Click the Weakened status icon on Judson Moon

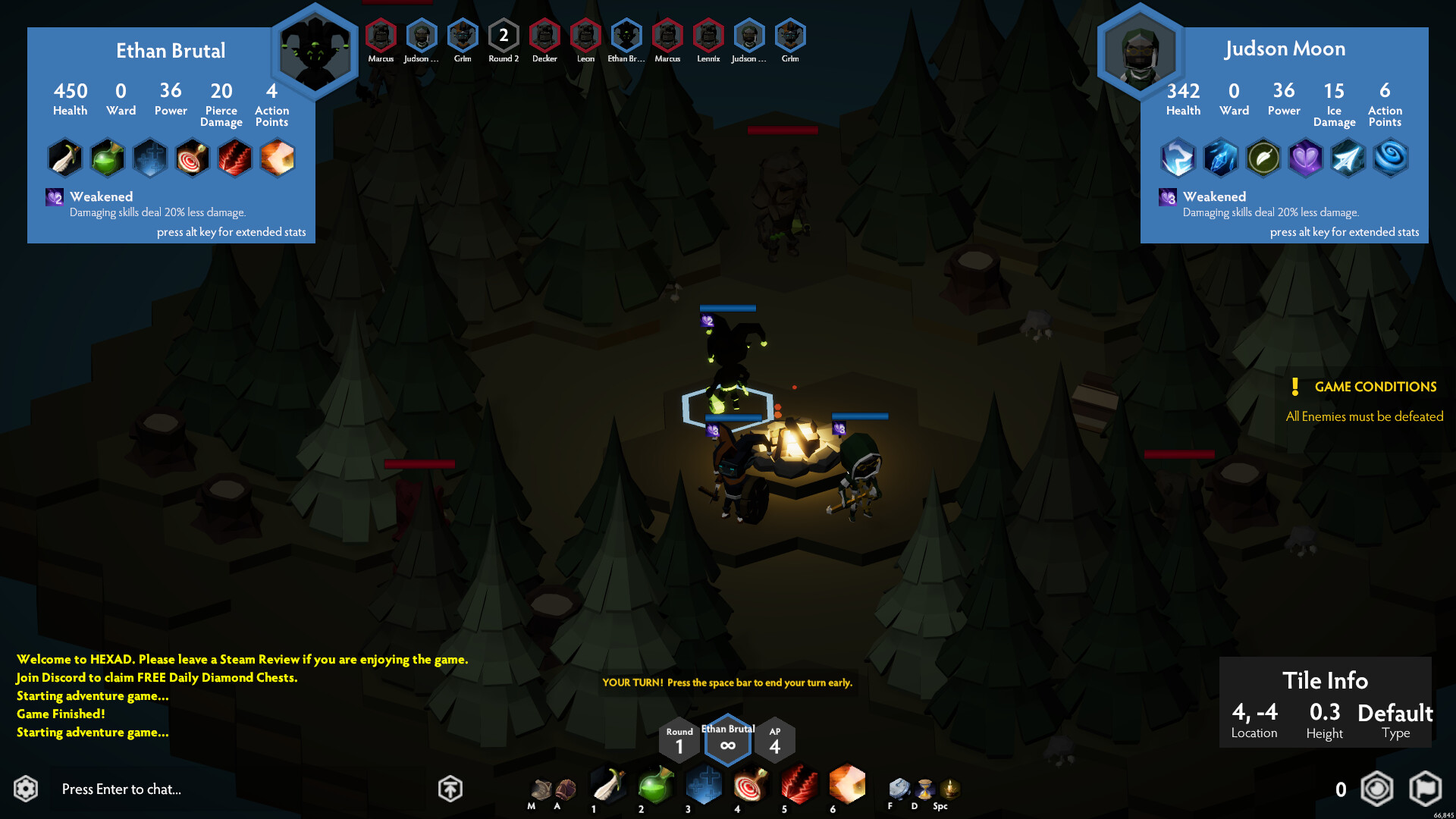pos(1167,197)
